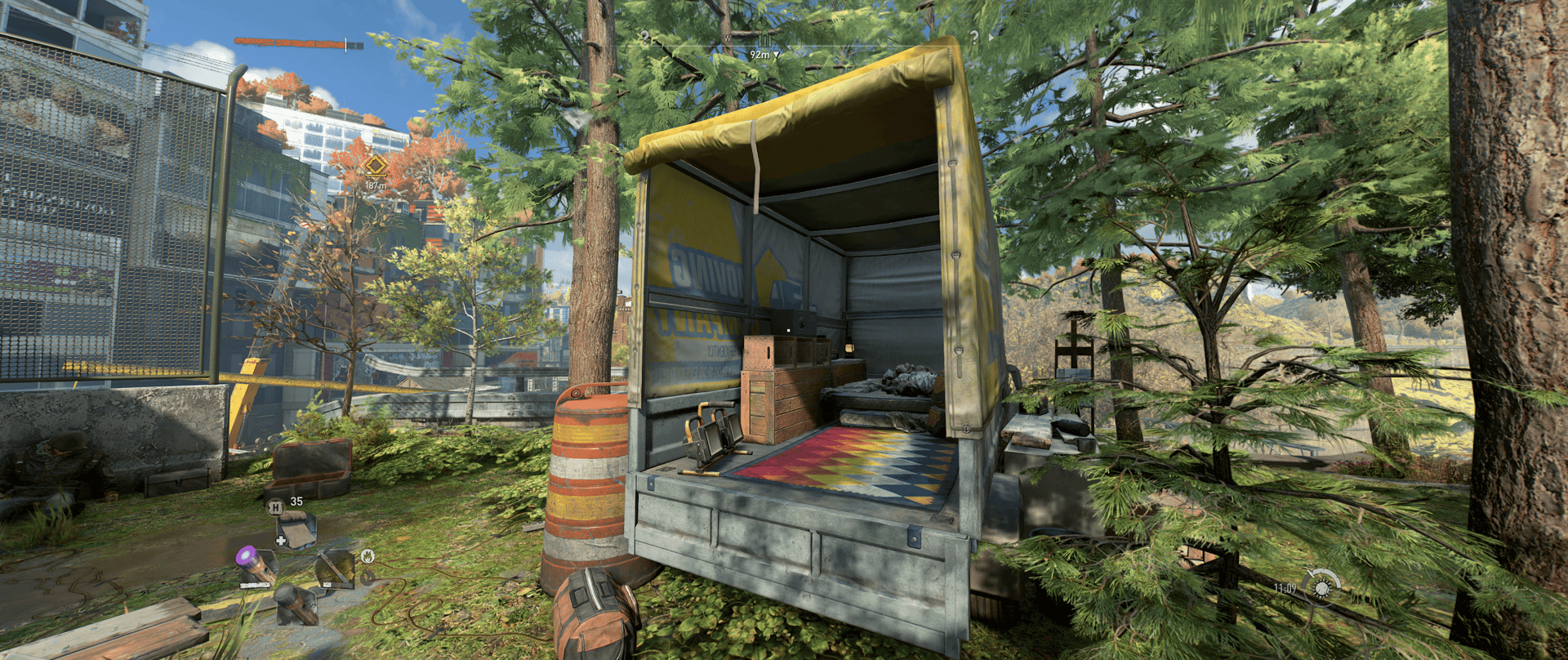Click the sun day-night cycle clock
Viewport: 1568px width, 660px height.
[x=1321, y=586]
